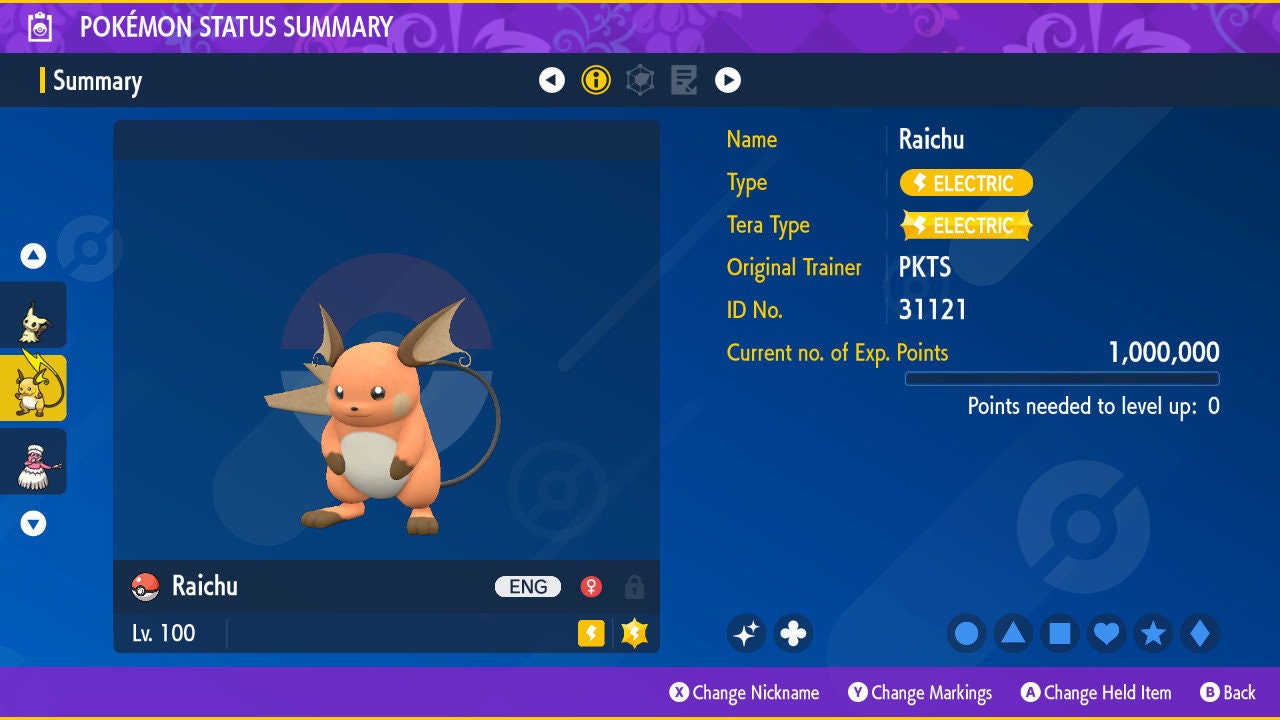Switch to the stats hexagon tab
This screenshot has width=1280, height=720.
[640, 80]
